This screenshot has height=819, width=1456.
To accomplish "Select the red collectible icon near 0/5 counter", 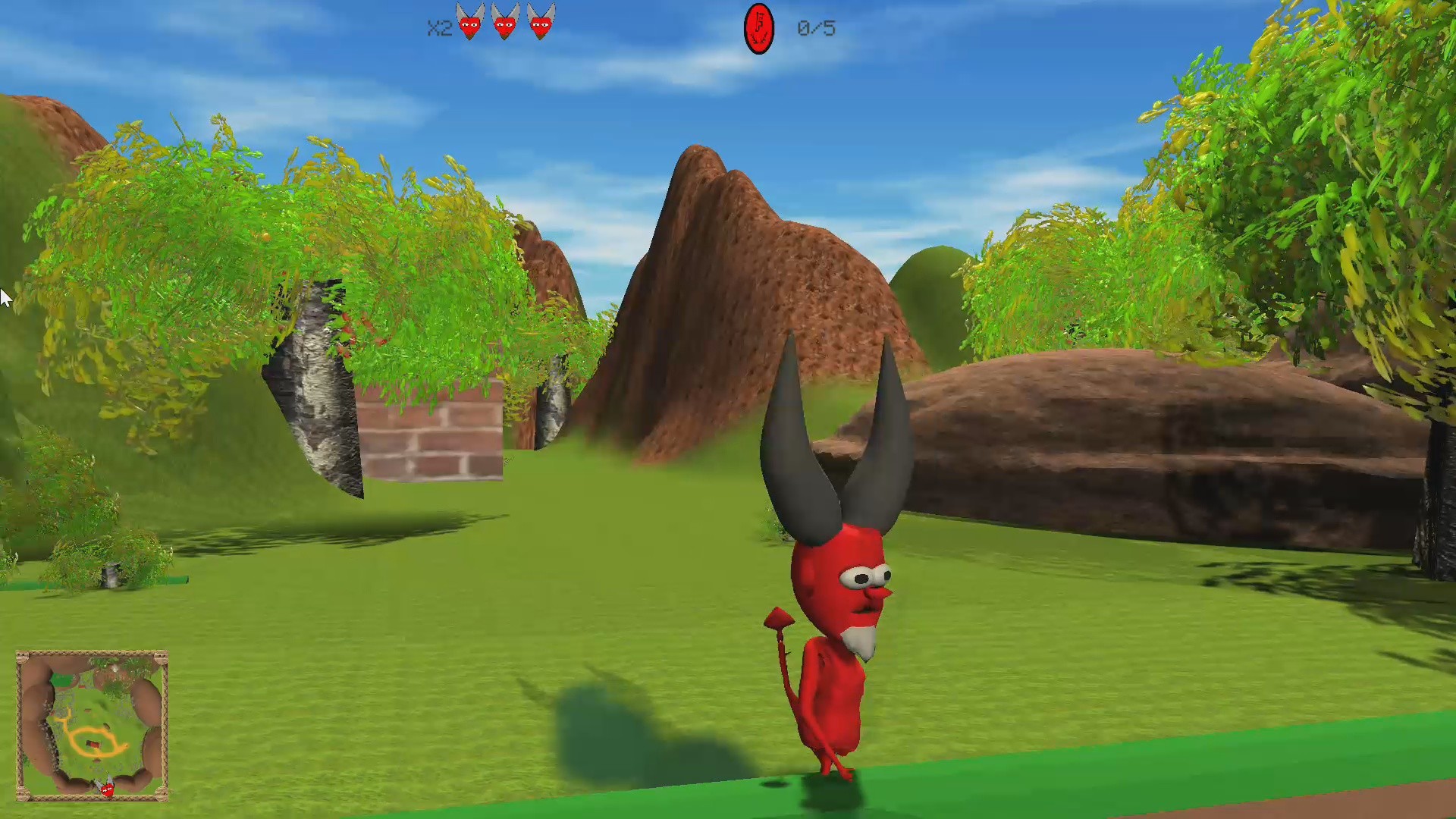I will [758, 28].
